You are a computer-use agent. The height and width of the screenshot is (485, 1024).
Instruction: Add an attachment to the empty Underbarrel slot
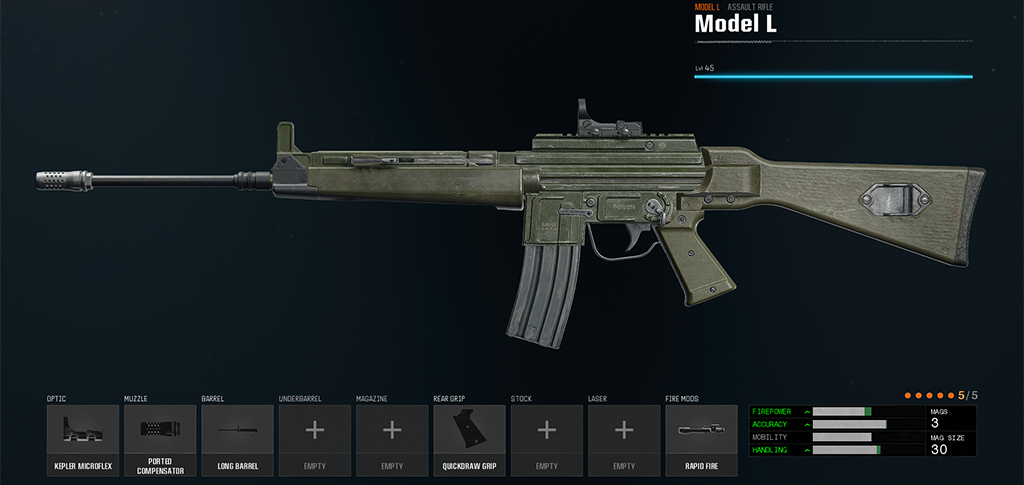tap(314, 440)
